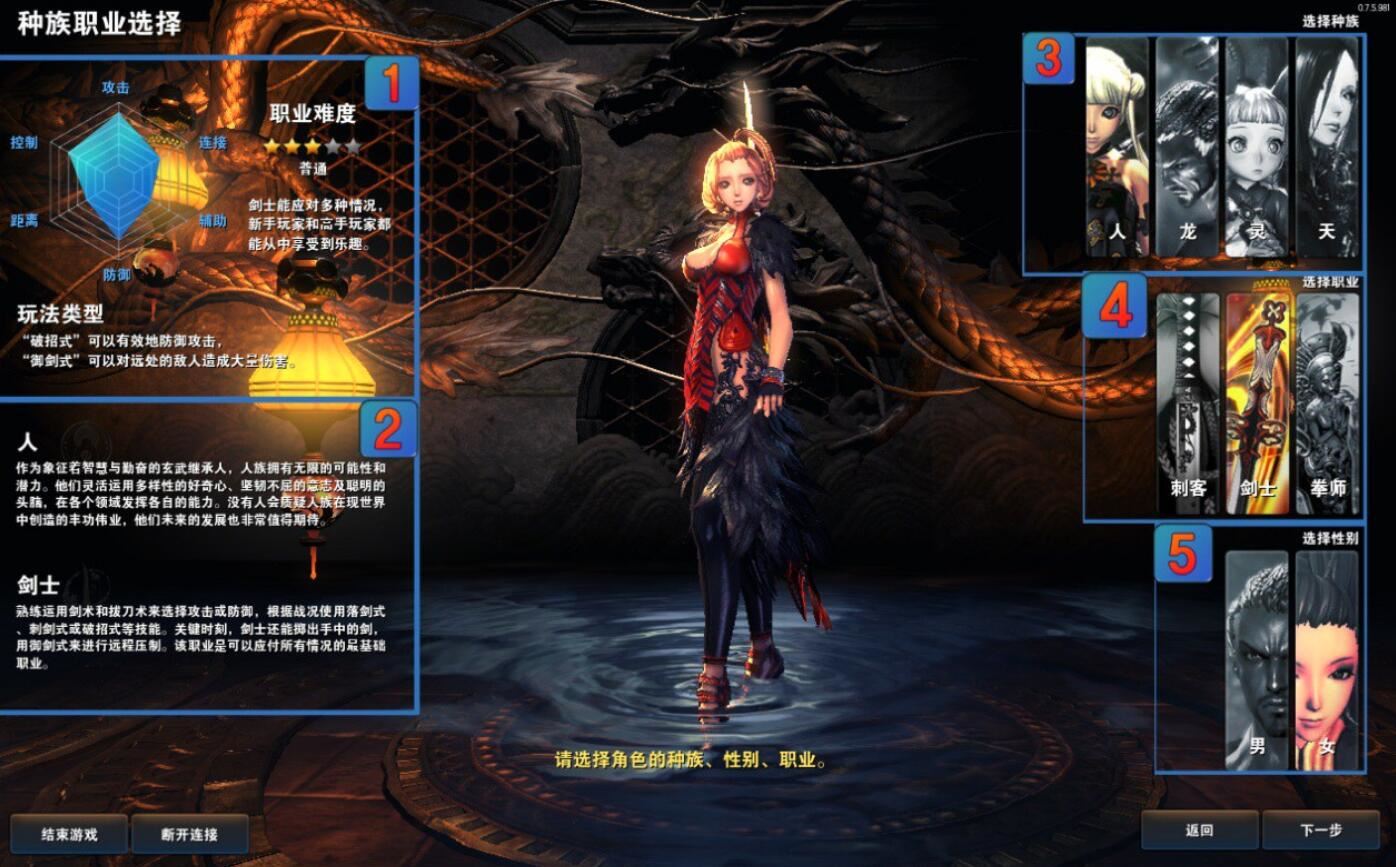Go back with the 返回 button

click(1200, 830)
